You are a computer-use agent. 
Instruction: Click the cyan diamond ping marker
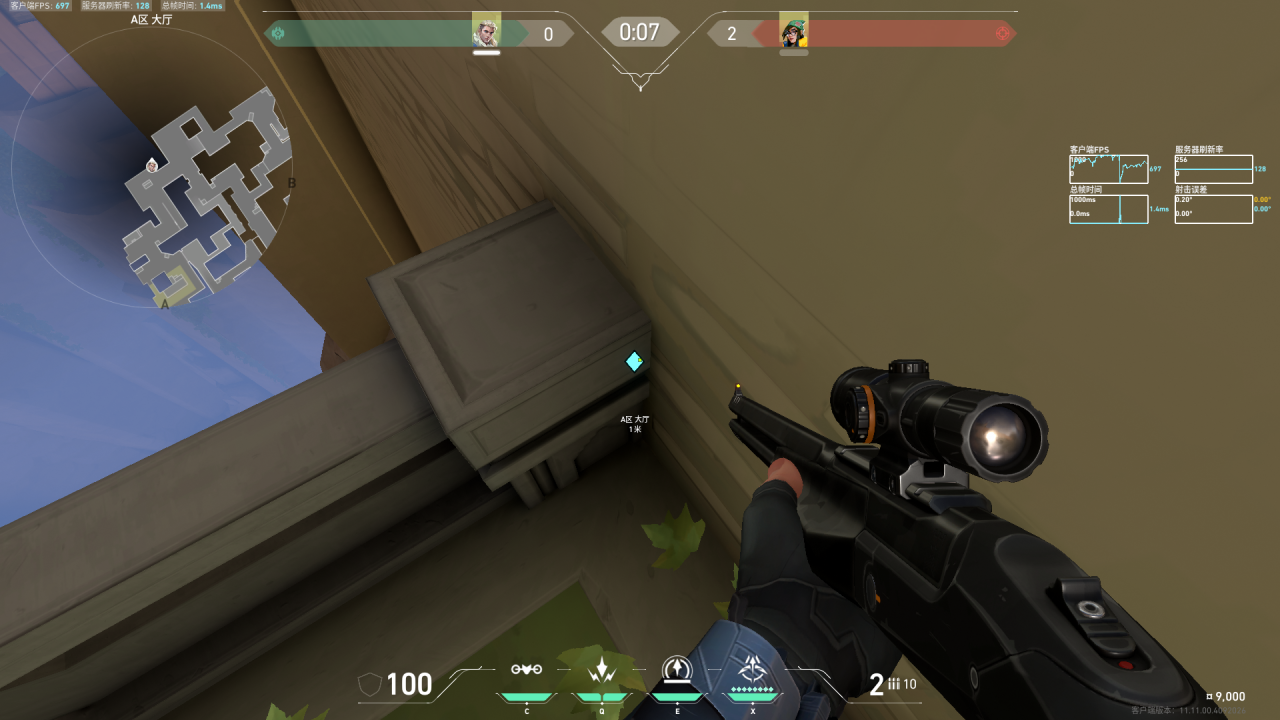point(634,361)
